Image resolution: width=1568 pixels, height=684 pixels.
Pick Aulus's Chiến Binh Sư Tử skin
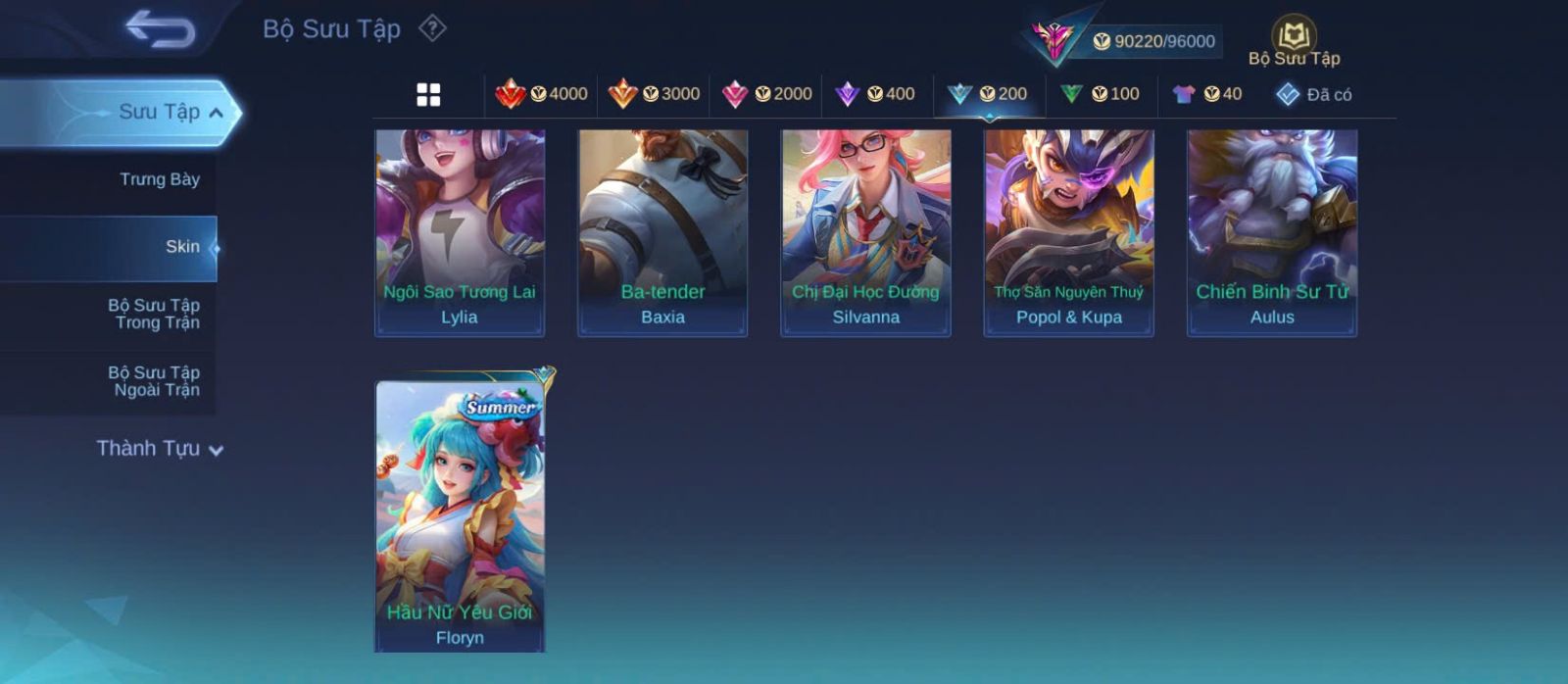pos(1272,233)
